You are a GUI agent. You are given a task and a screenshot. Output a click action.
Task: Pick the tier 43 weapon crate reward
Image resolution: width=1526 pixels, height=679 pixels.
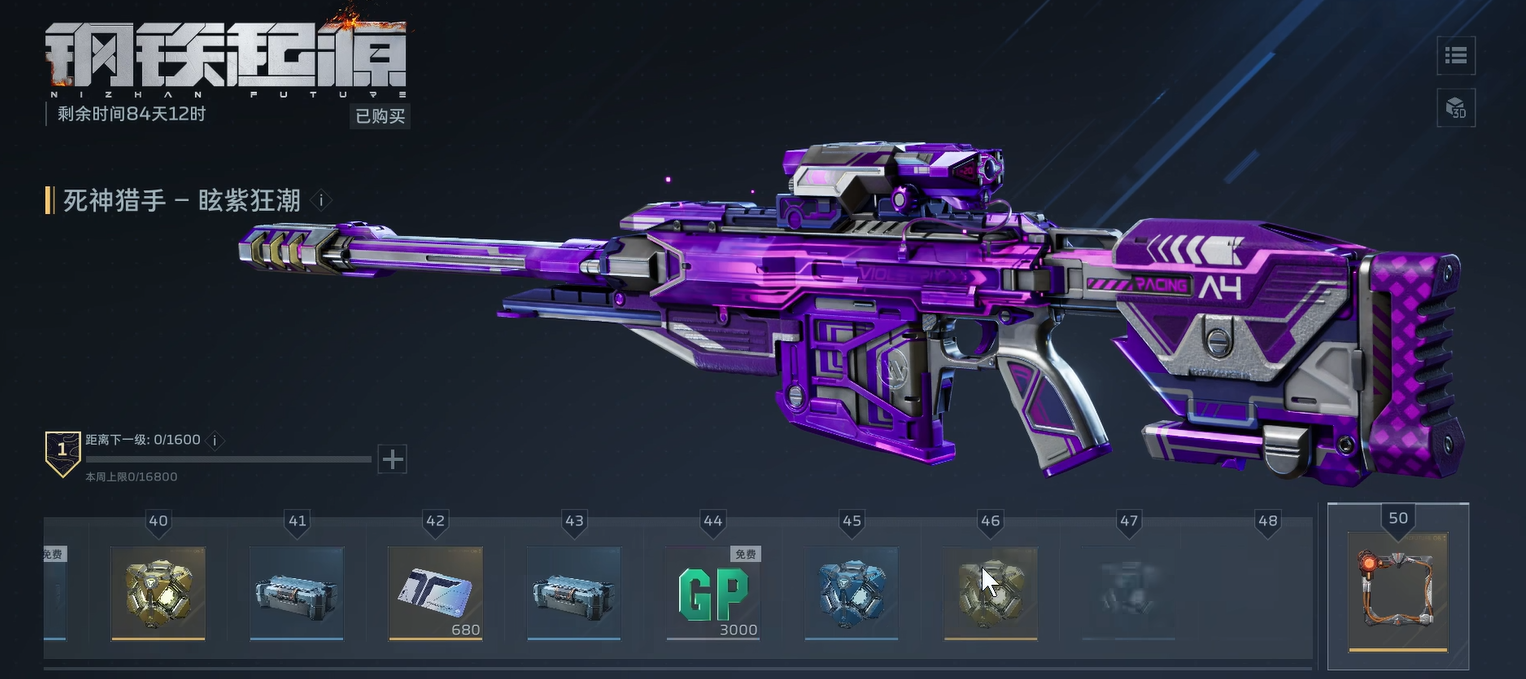[x=574, y=592]
